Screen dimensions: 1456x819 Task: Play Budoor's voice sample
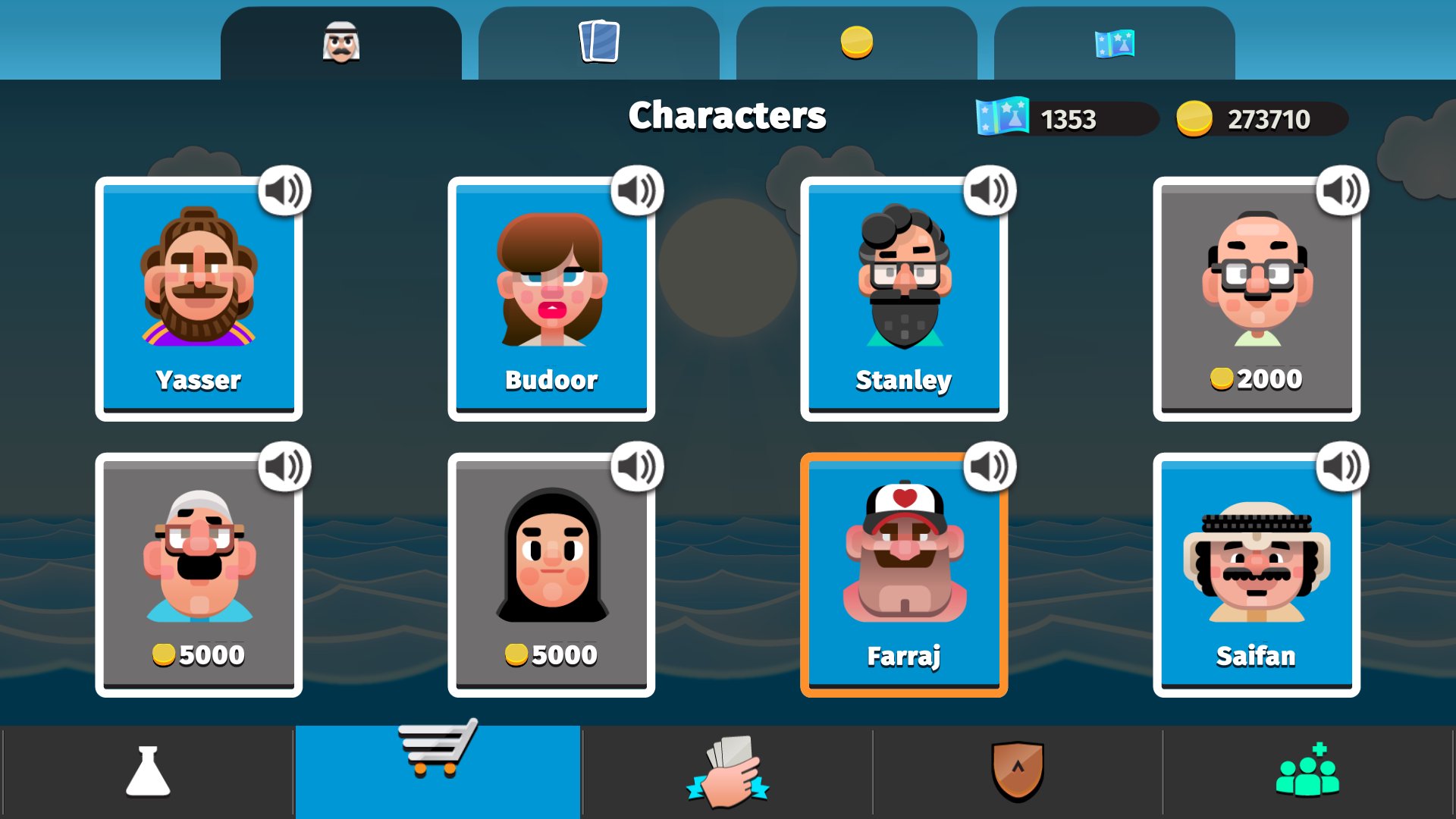[637, 191]
